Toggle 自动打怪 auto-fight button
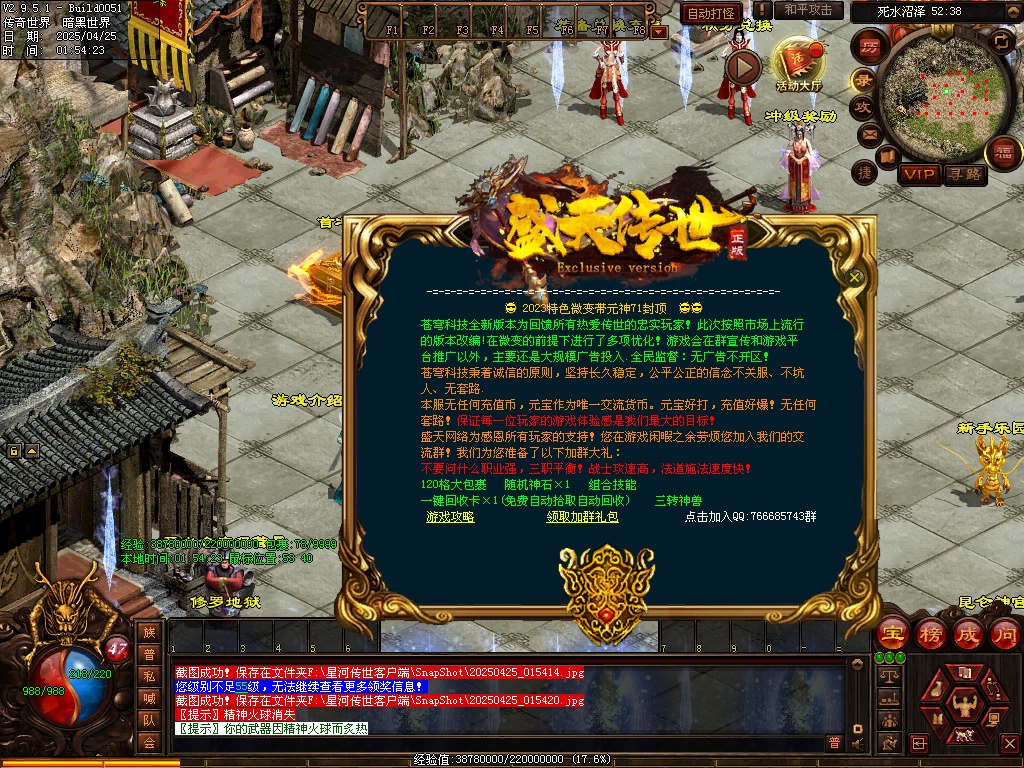 [x=712, y=13]
